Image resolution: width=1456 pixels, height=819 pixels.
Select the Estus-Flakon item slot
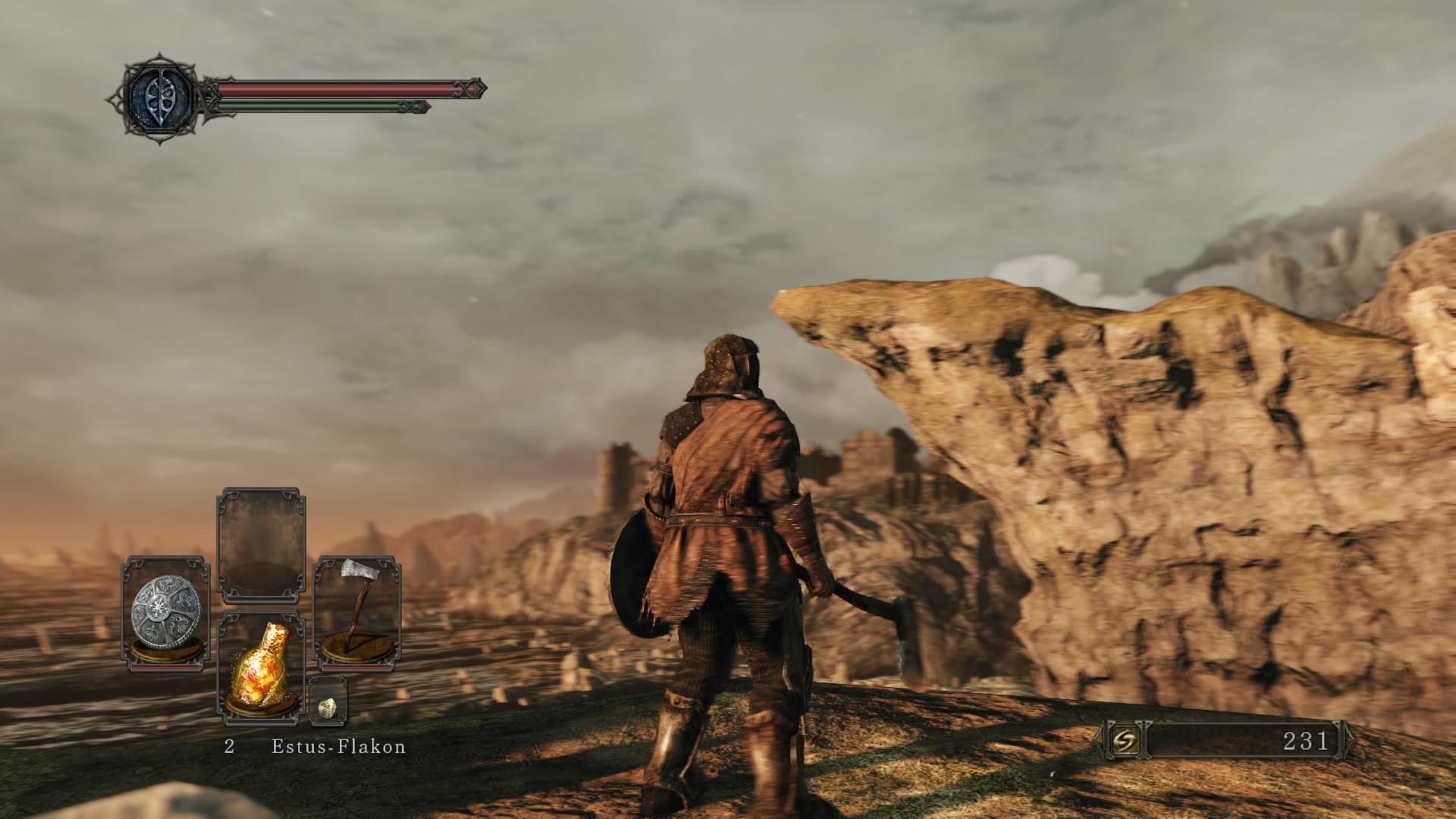point(262,667)
